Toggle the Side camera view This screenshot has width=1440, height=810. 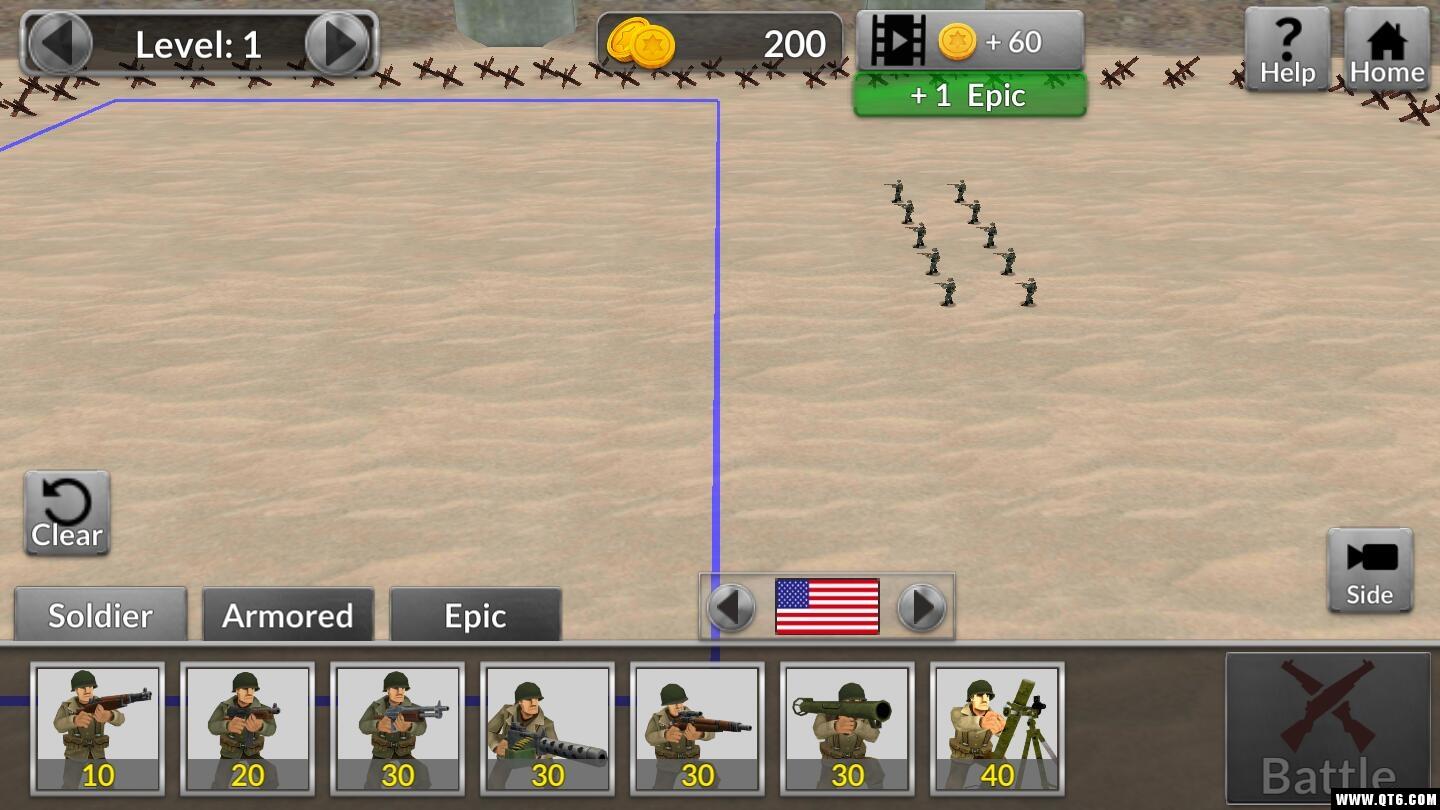coord(1369,570)
